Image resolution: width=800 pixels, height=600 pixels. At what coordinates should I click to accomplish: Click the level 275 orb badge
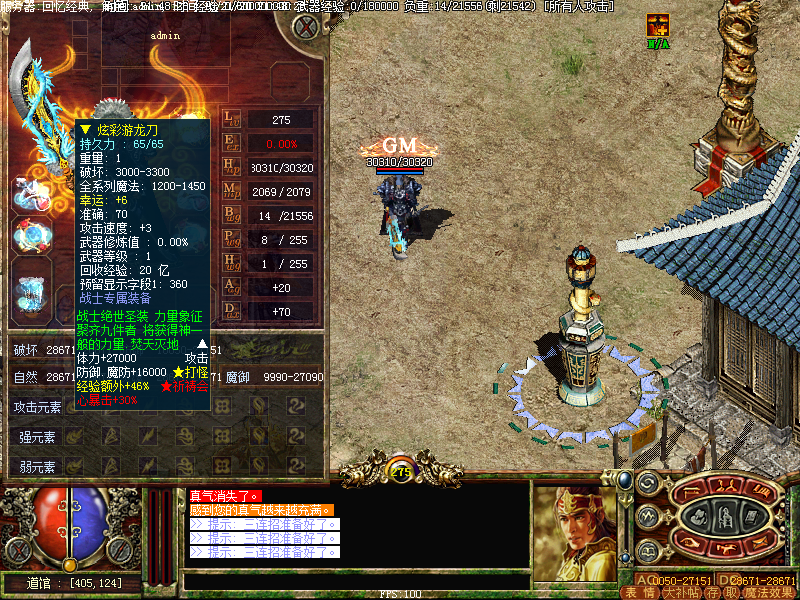coord(401,471)
